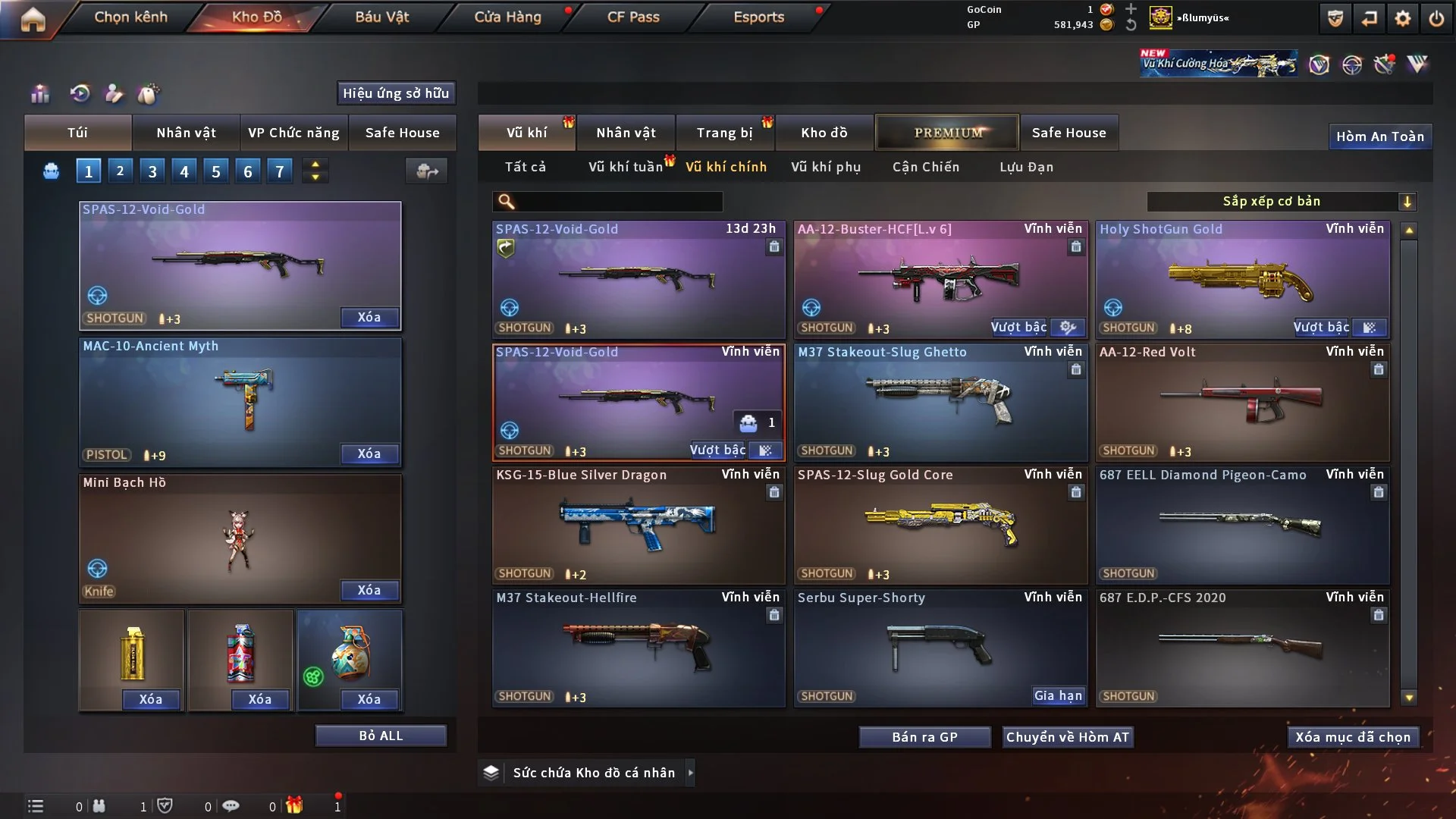Open the Sắp xếp cơ bản sort dropdown
The image size is (1456, 819).
(1281, 201)
